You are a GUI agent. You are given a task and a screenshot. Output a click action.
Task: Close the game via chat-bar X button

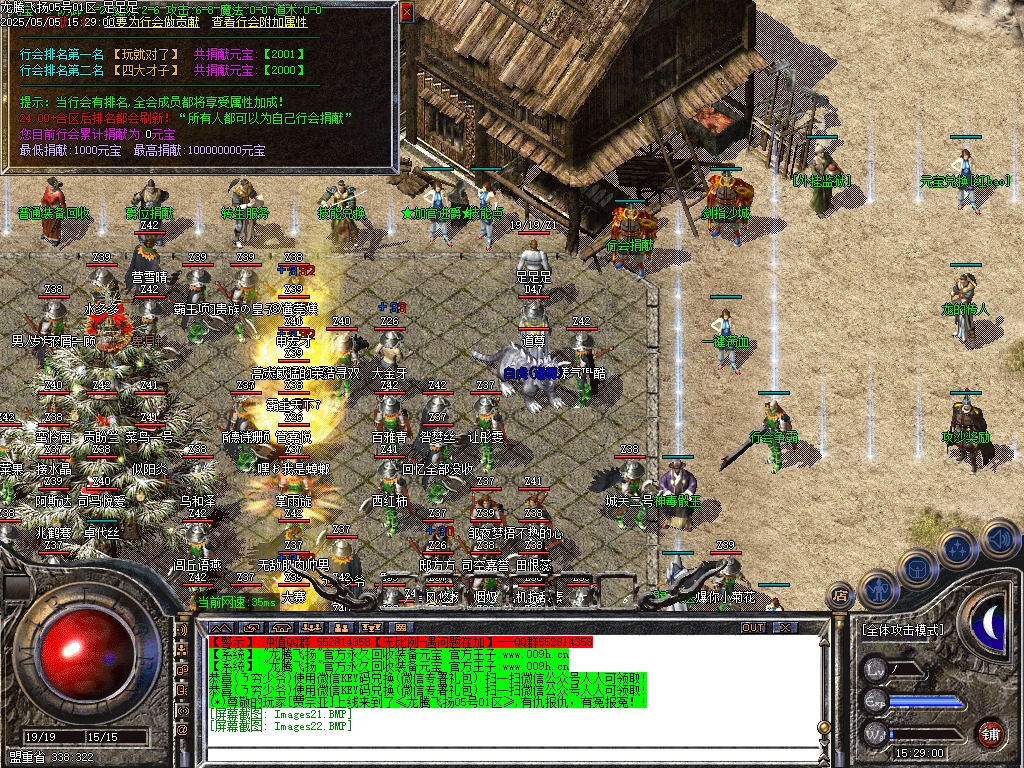(785, 627)
